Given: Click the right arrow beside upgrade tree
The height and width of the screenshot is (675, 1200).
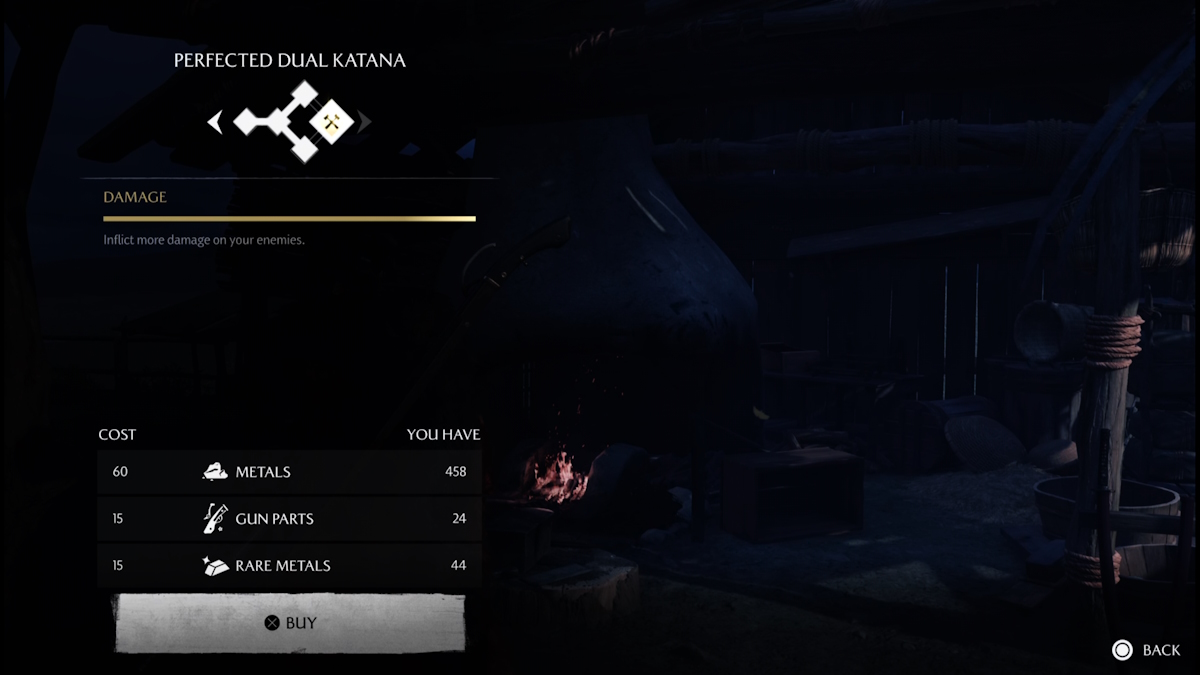Looking at the screenshot, I should tap(365, 122).
